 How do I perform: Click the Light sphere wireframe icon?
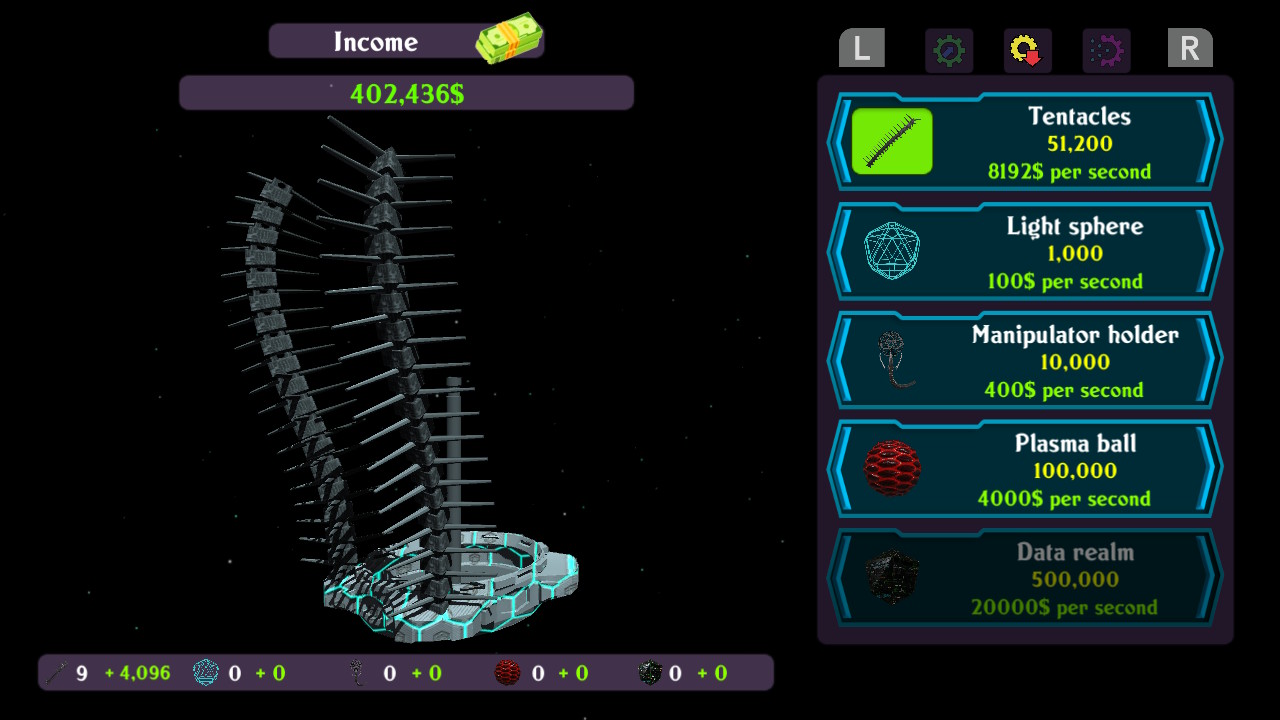(890, 250)
